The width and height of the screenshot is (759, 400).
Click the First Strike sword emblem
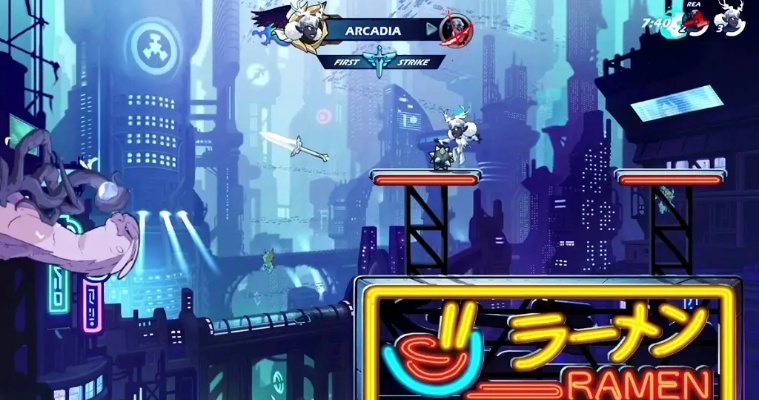pyautogui.click(x=381, y=61)
